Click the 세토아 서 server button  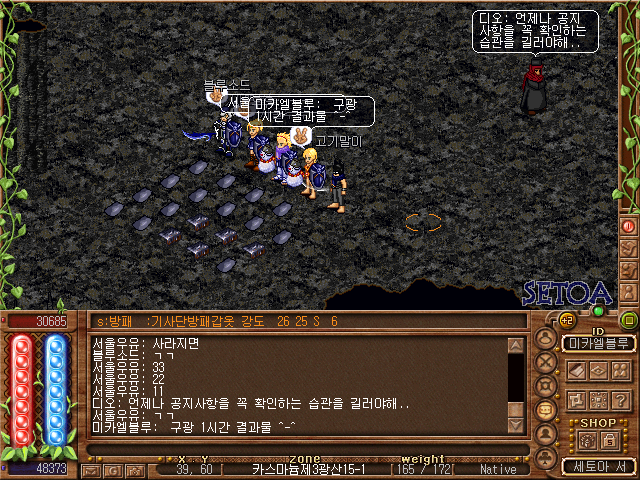pyautogui.click(x=598, y=466)
